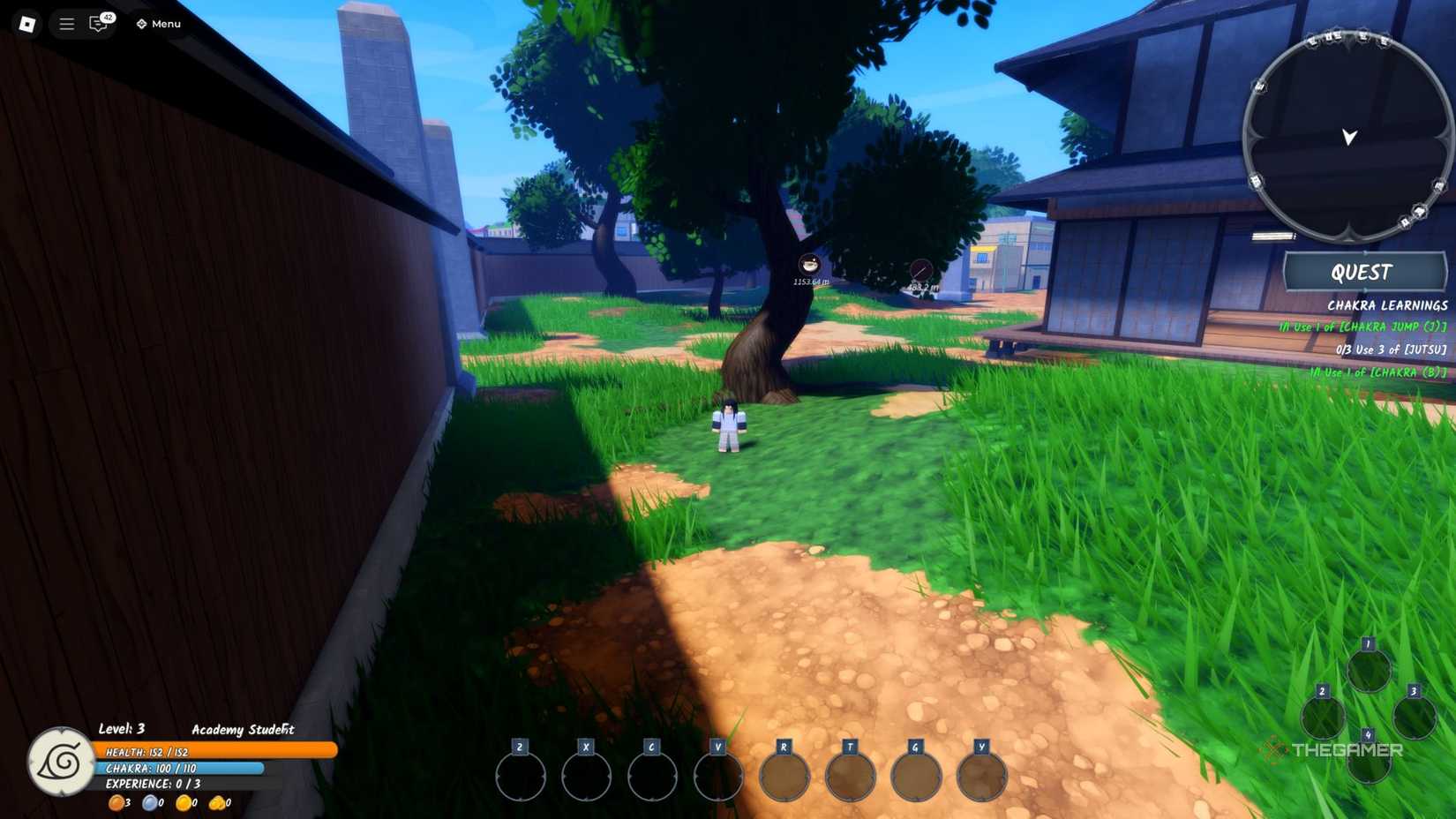Open the Roblox home icon top-left

(x=26, y=24)
